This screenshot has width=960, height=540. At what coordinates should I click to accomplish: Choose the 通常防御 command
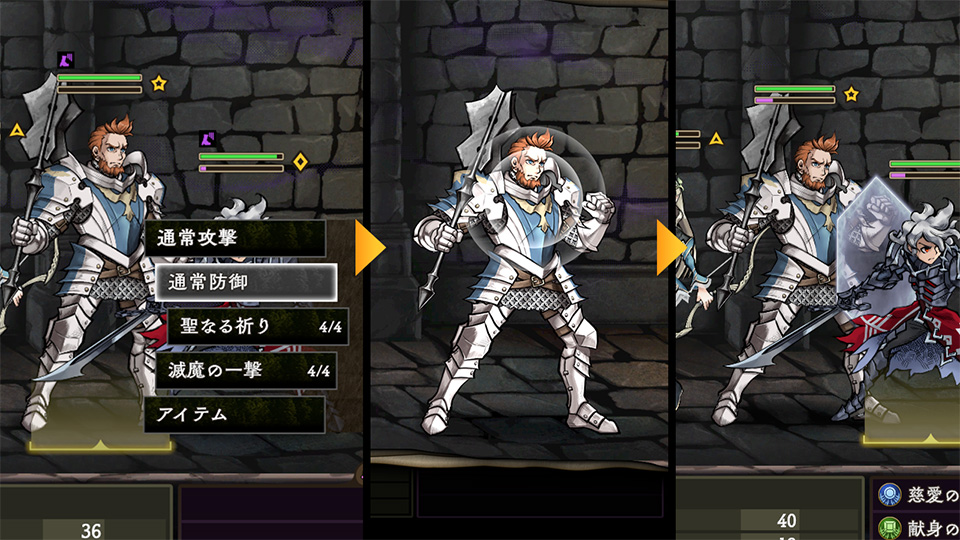pyautogui.click(x=245, y=283)
